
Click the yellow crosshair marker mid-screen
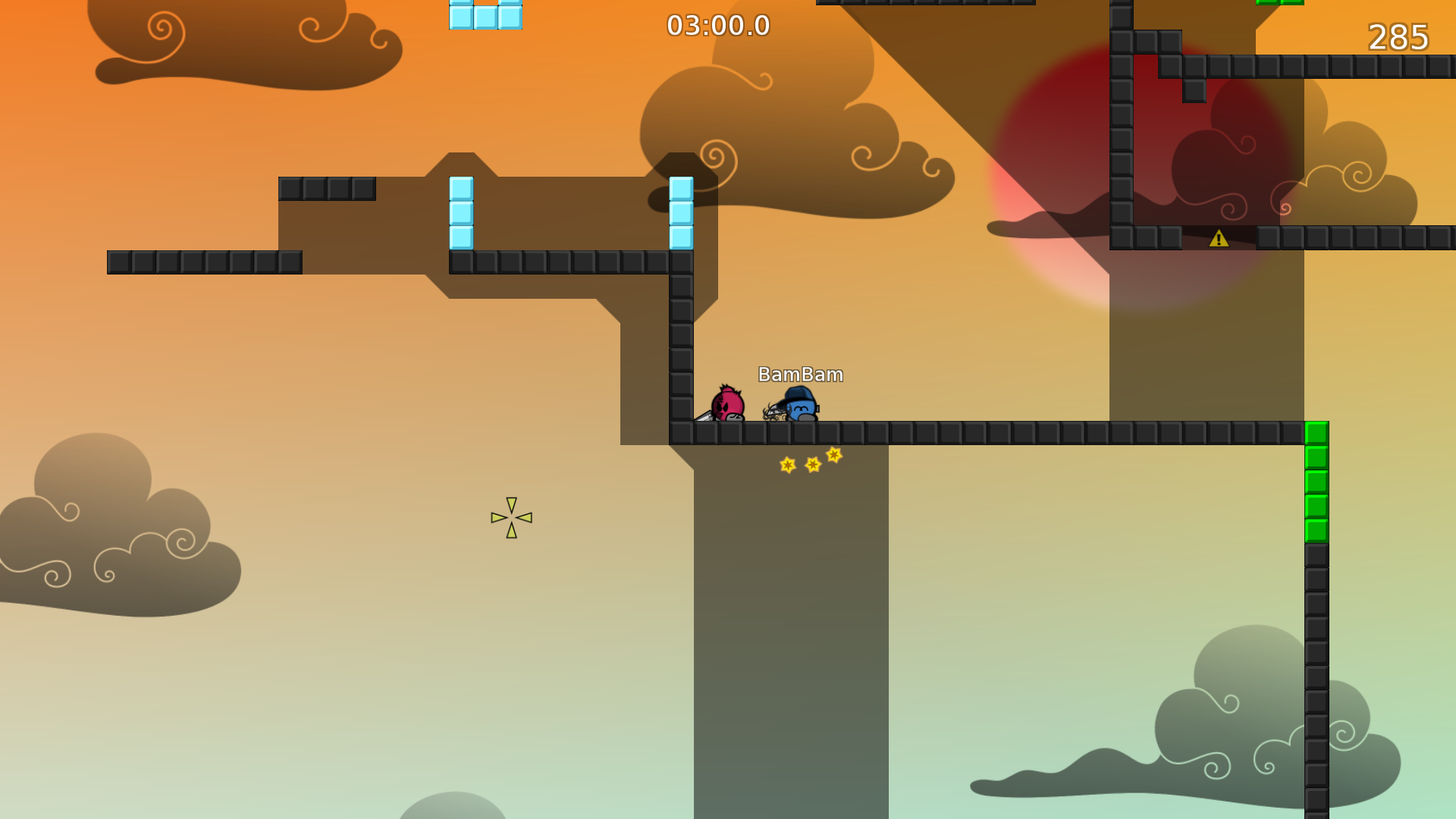(512, 516)
